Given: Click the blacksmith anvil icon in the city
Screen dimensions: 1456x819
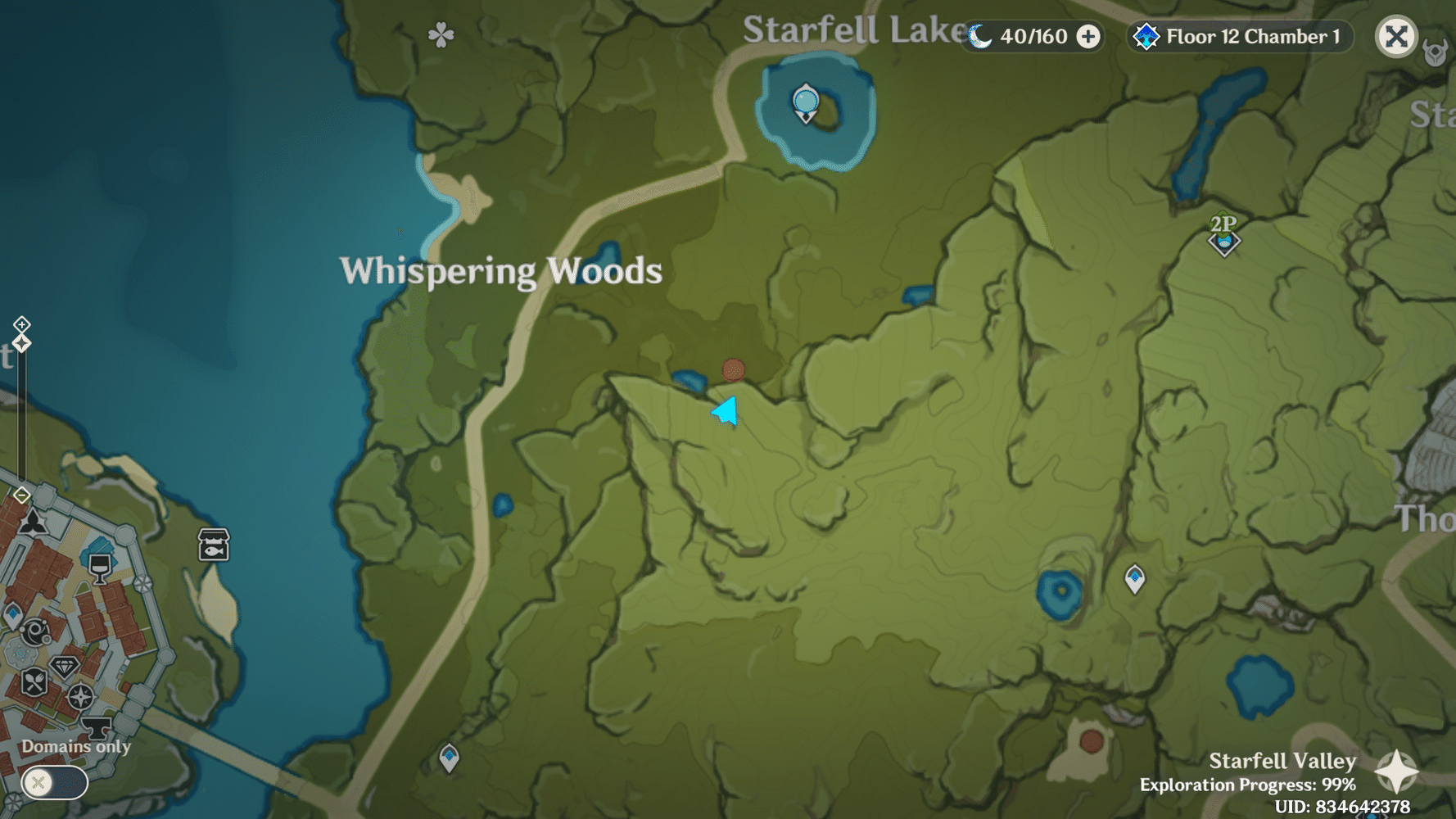Looking at the screenshot, I should (97, 727).
